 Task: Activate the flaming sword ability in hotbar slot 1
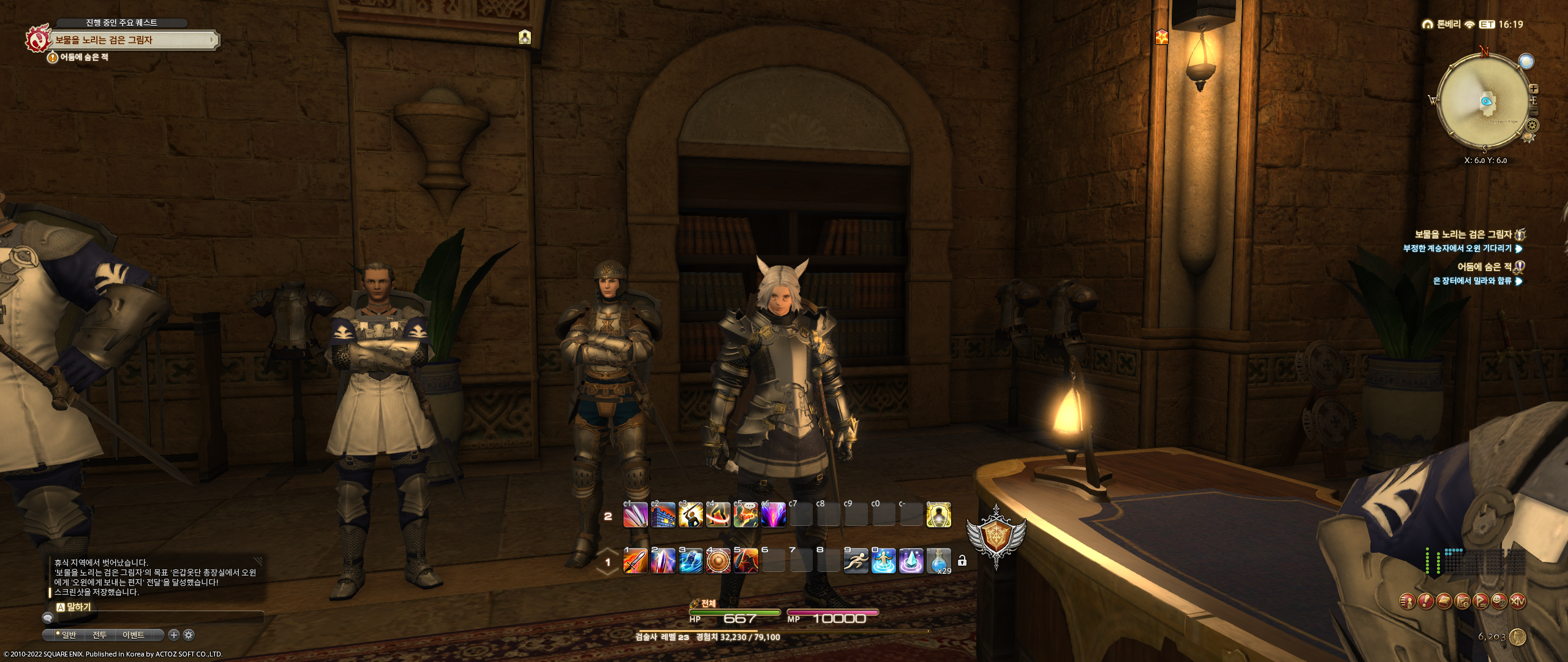[635, 561]
